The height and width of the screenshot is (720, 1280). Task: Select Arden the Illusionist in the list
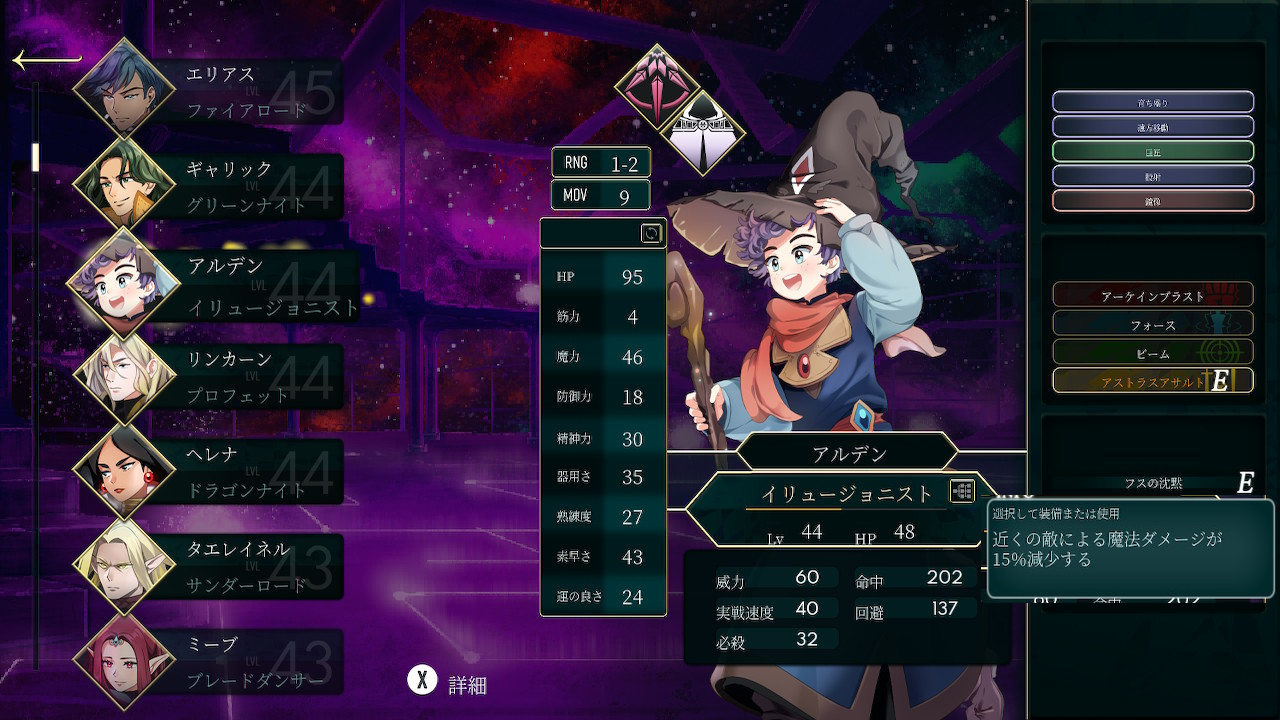(x=215, y=285)
